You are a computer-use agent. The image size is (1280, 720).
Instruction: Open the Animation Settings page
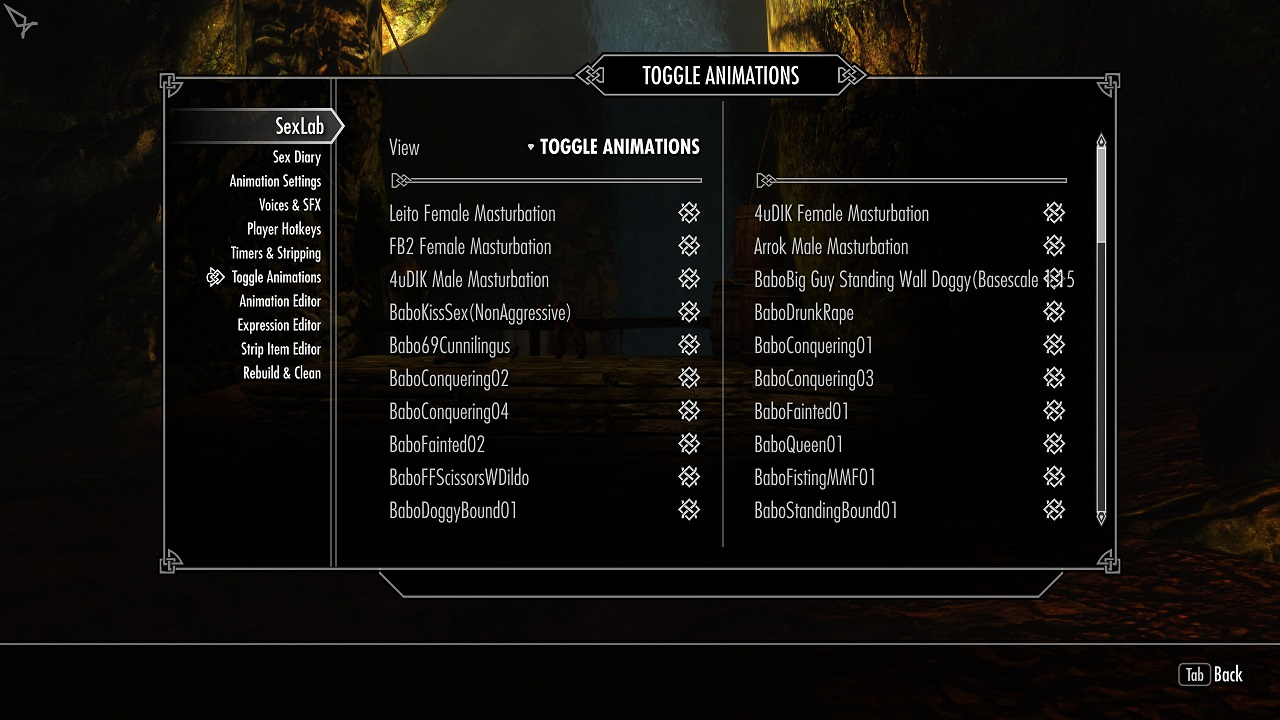point(275,181)
